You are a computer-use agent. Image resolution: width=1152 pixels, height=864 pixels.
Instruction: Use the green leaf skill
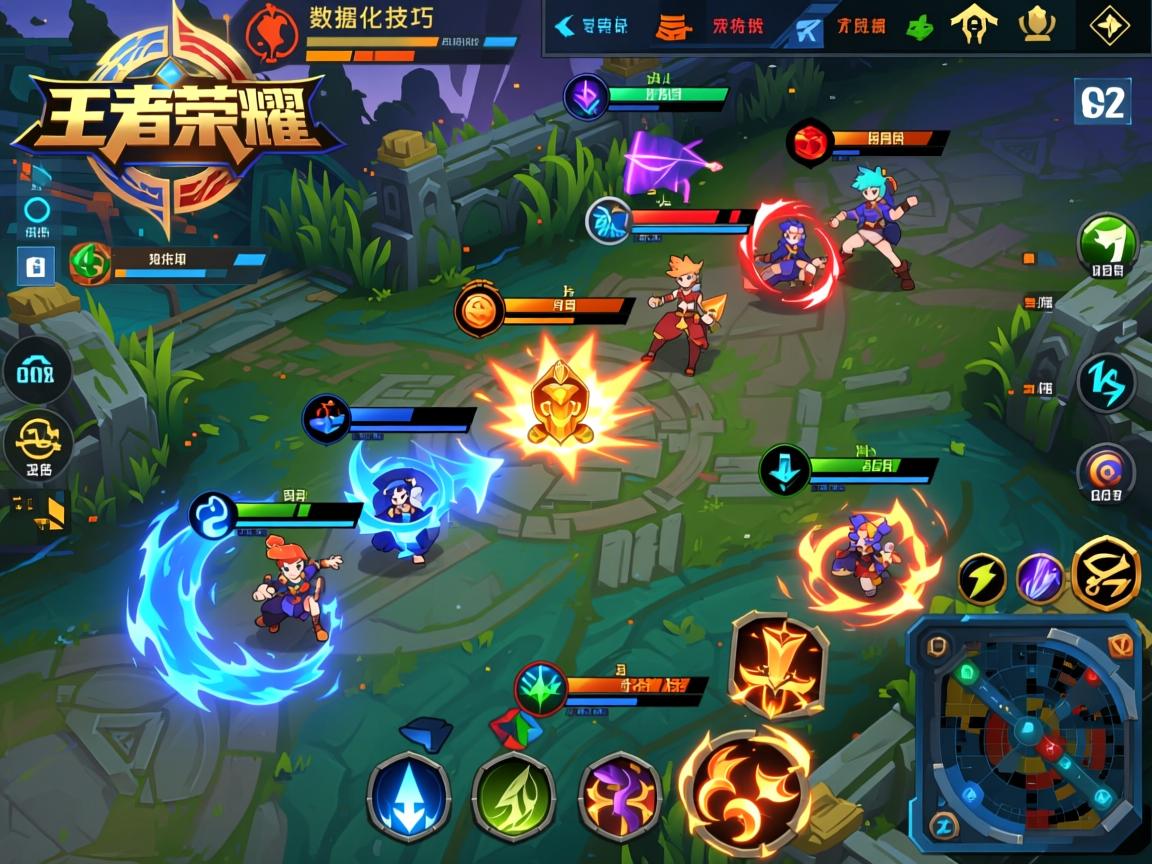coord(513,796)
